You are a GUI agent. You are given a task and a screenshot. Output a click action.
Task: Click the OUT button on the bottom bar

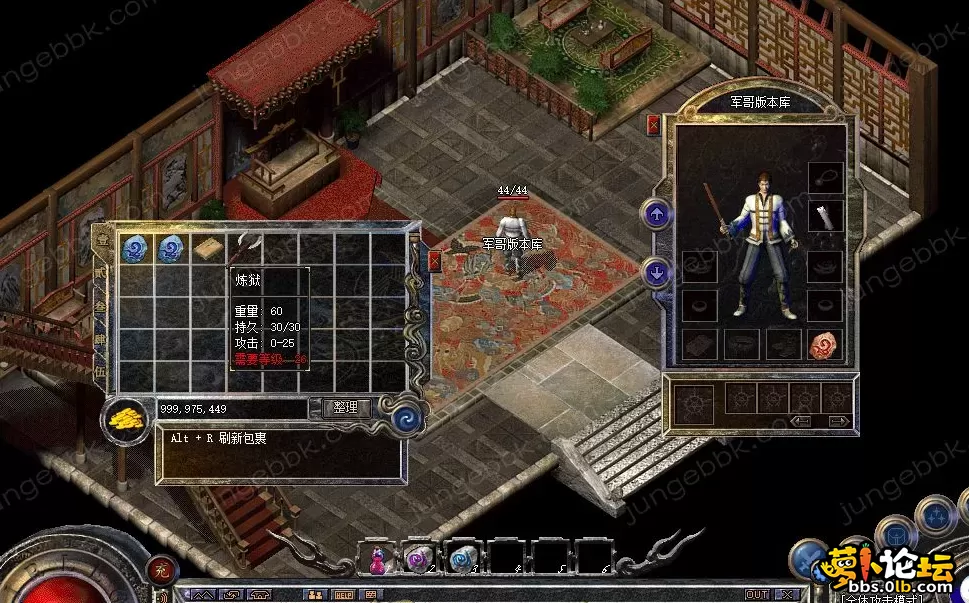click(757, 594)
